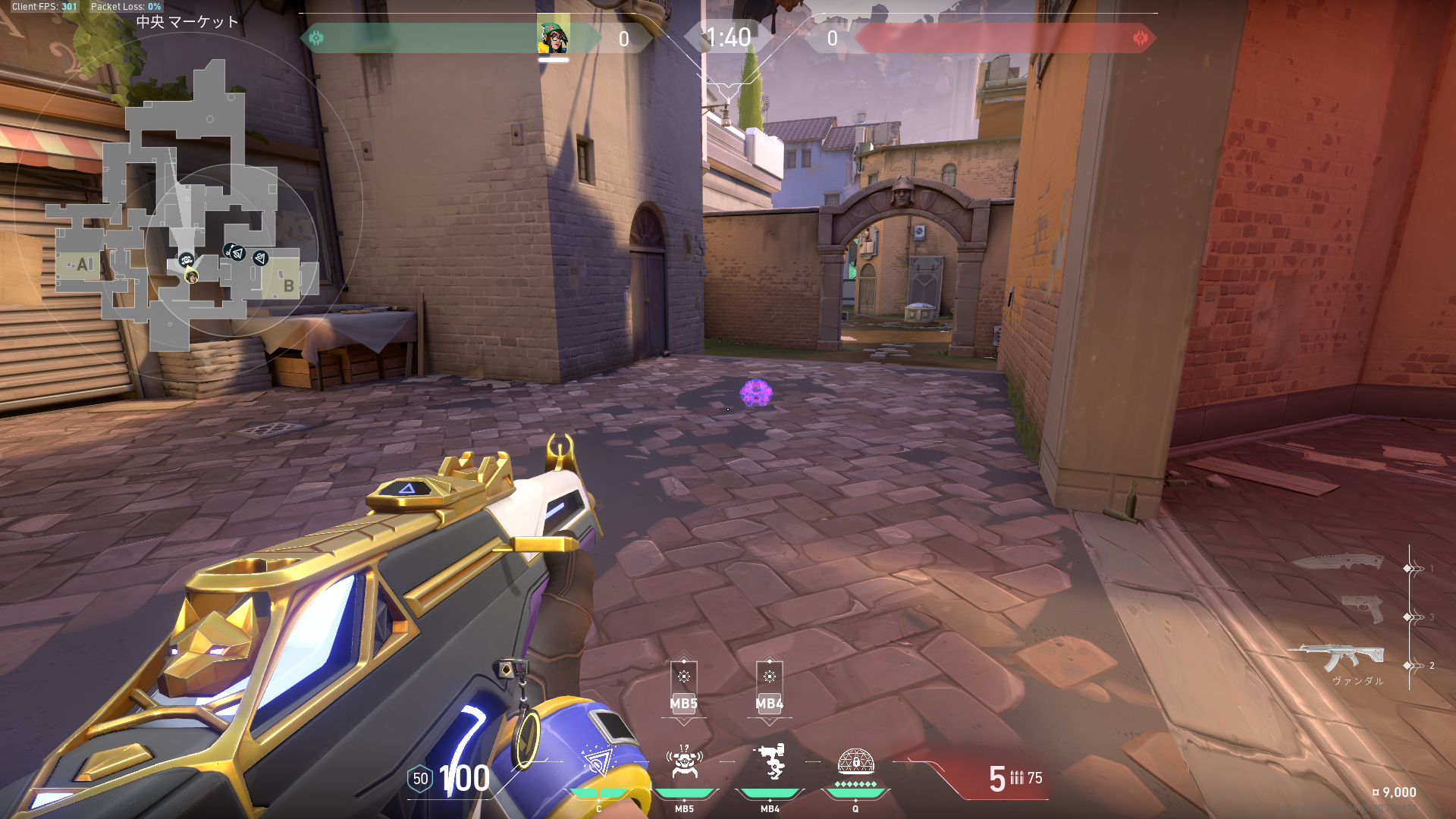Click the A site marker on minimap

pos(83,265)
